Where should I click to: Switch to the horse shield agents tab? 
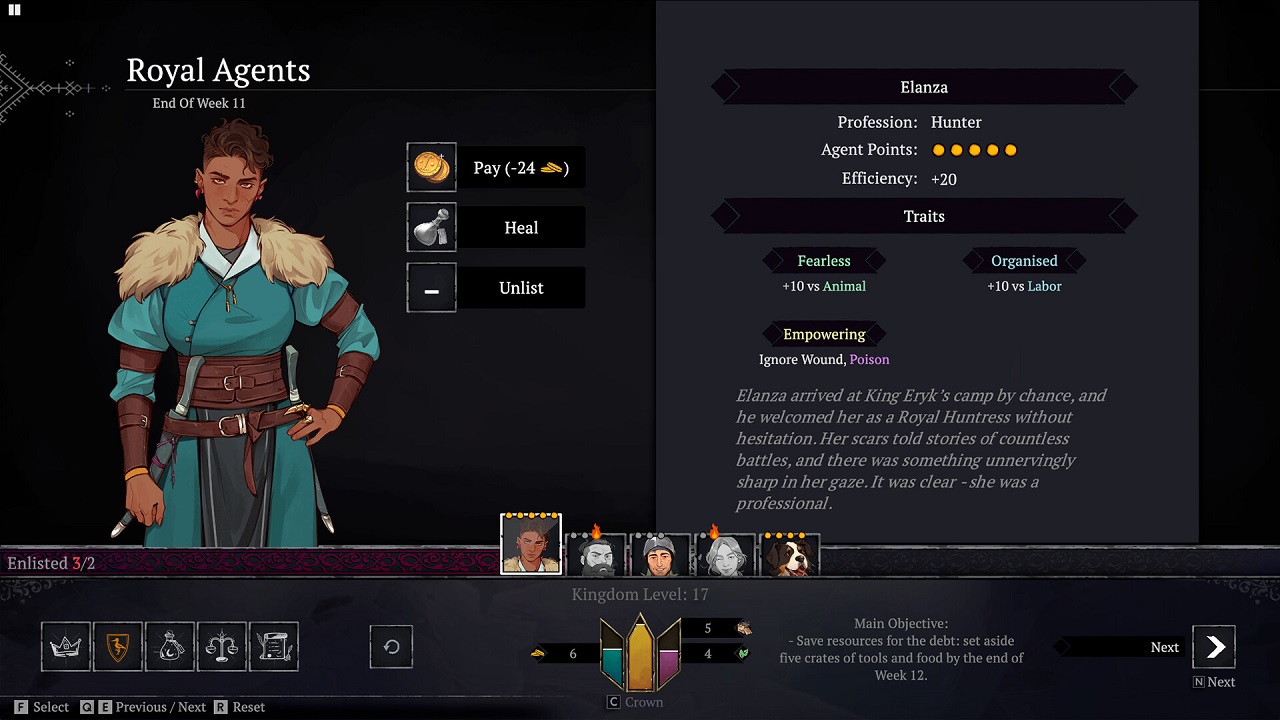pos(118,647)
